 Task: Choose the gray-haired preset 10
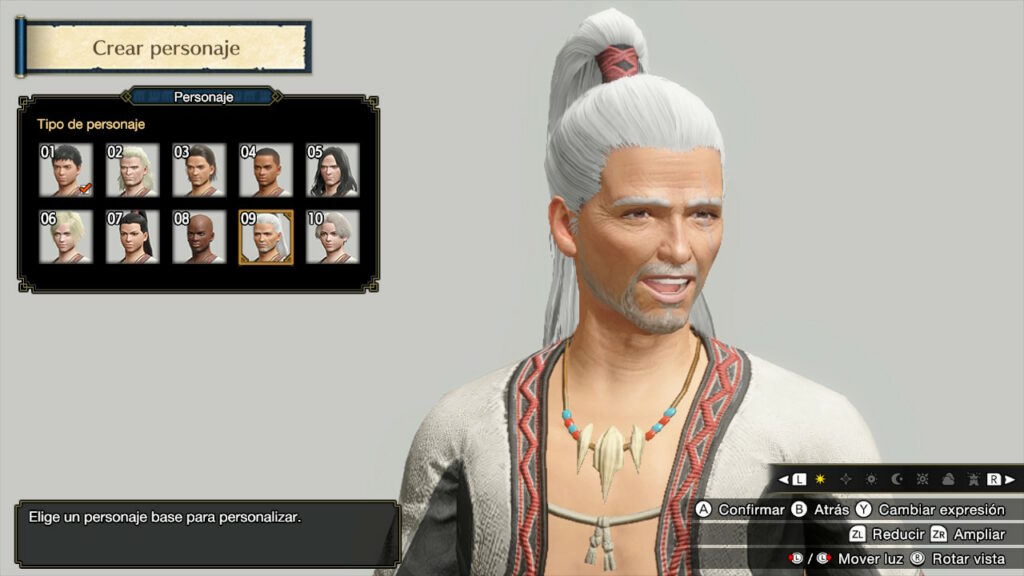point(332,237)
